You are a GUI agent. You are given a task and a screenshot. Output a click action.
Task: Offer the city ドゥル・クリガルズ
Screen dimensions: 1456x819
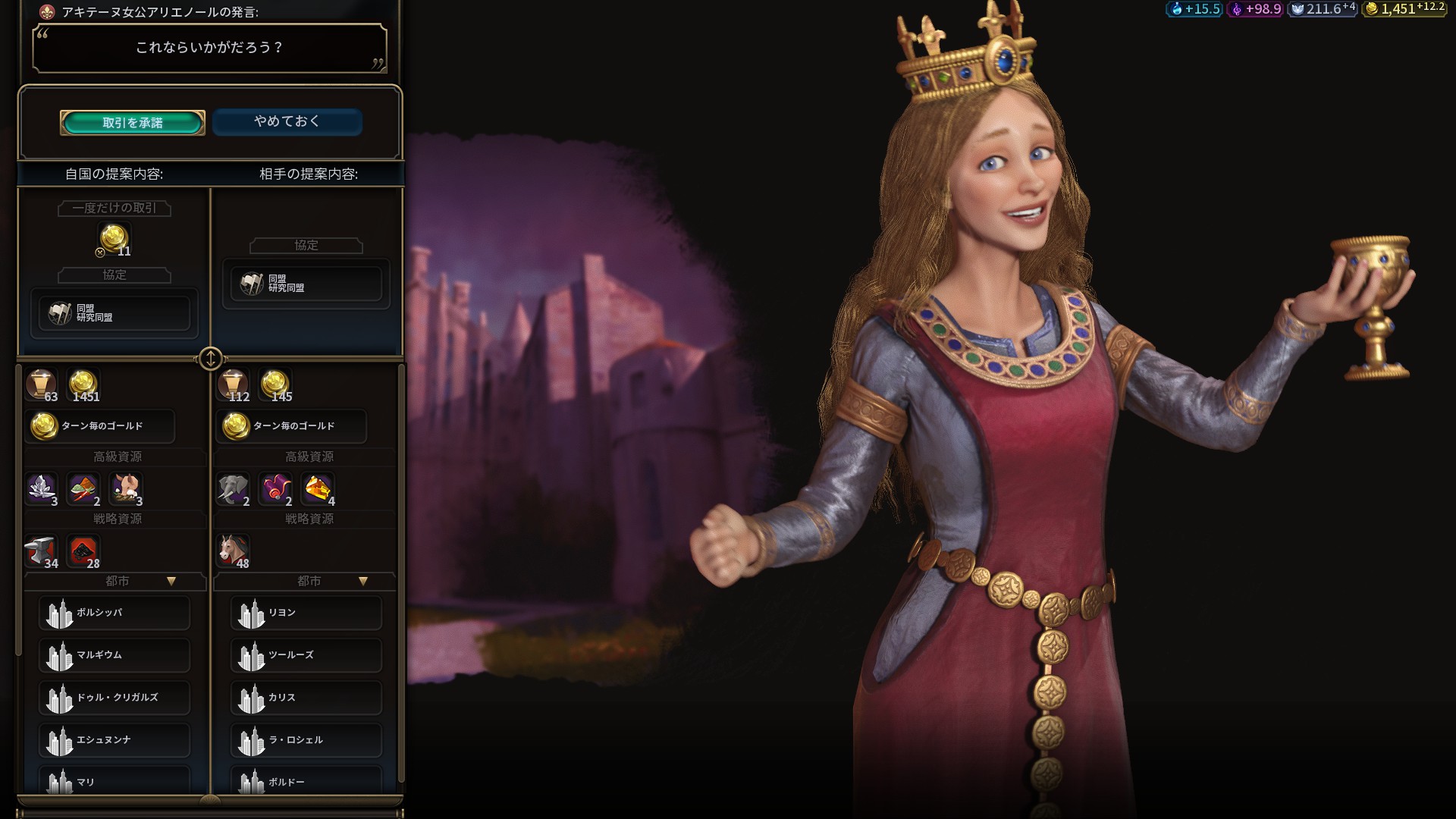[114, 698]
